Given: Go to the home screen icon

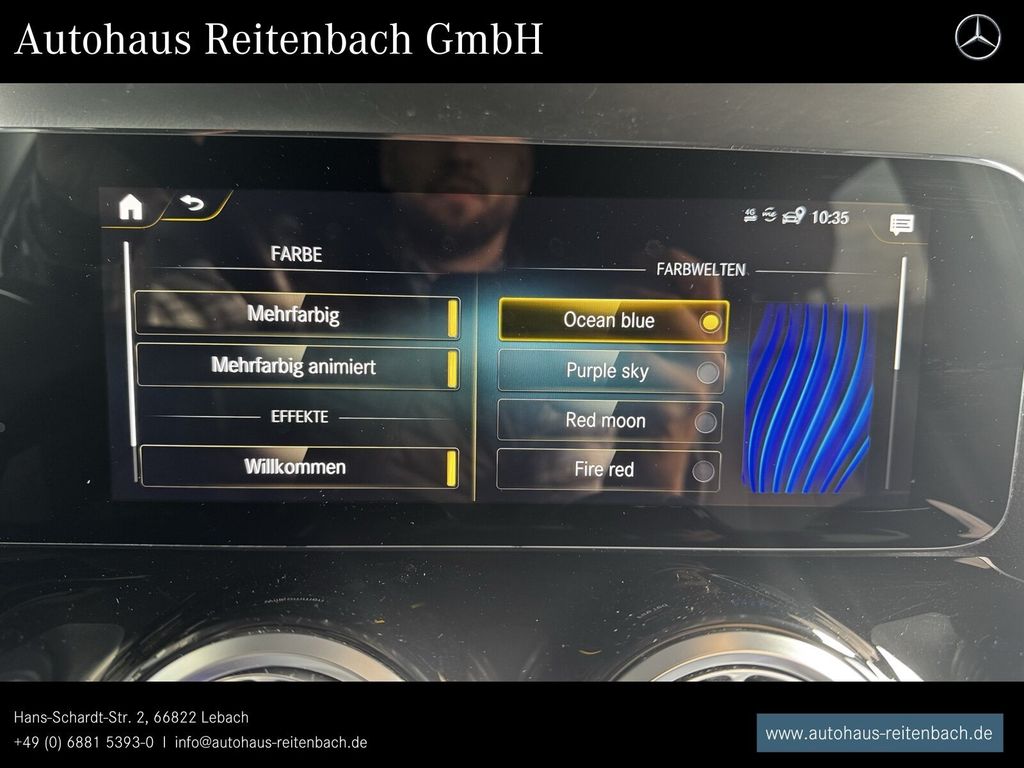Looking at the screenshot, I should coord(131,207).
